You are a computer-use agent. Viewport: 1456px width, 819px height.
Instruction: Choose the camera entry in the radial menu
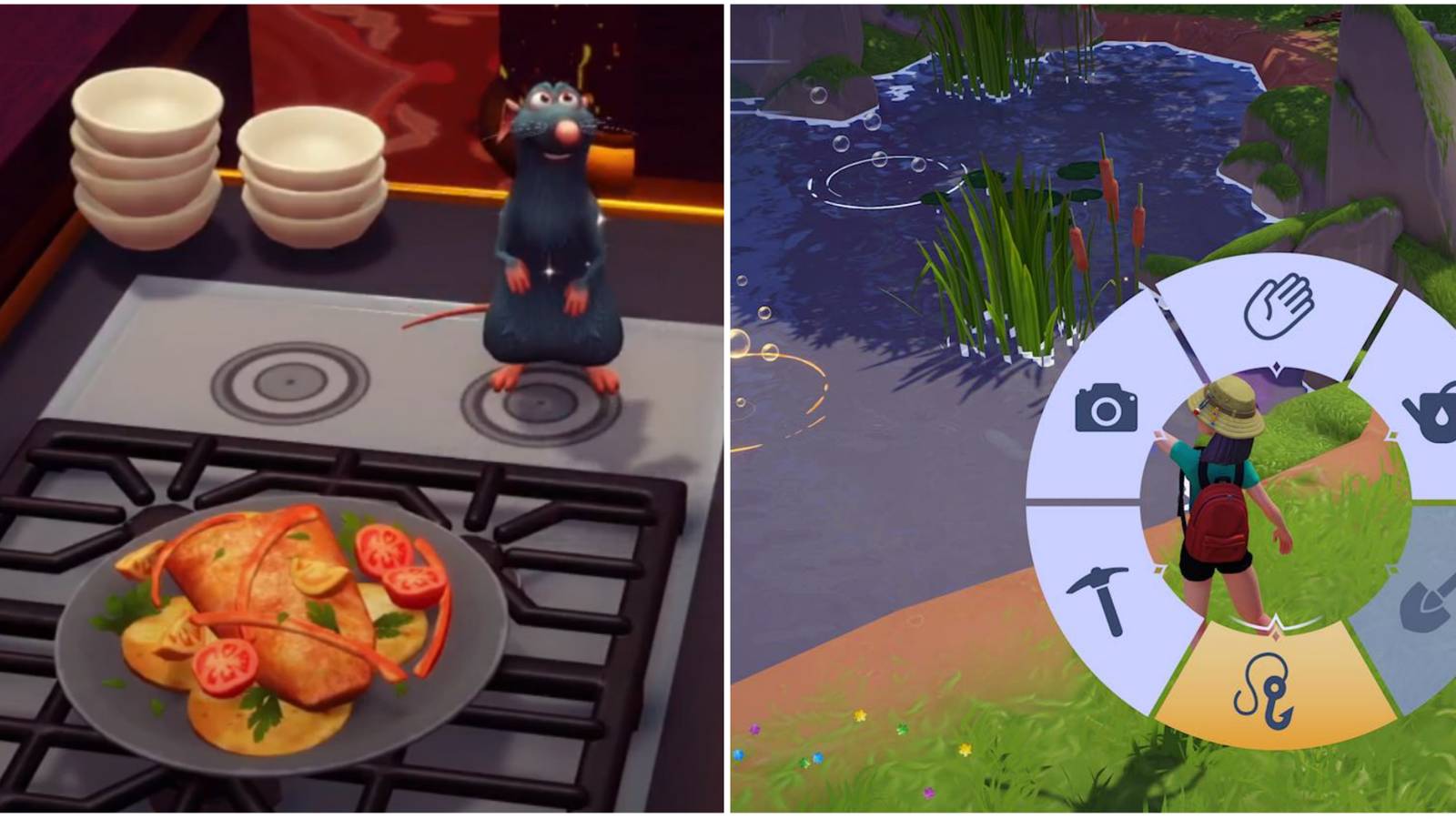[1105, 409]
